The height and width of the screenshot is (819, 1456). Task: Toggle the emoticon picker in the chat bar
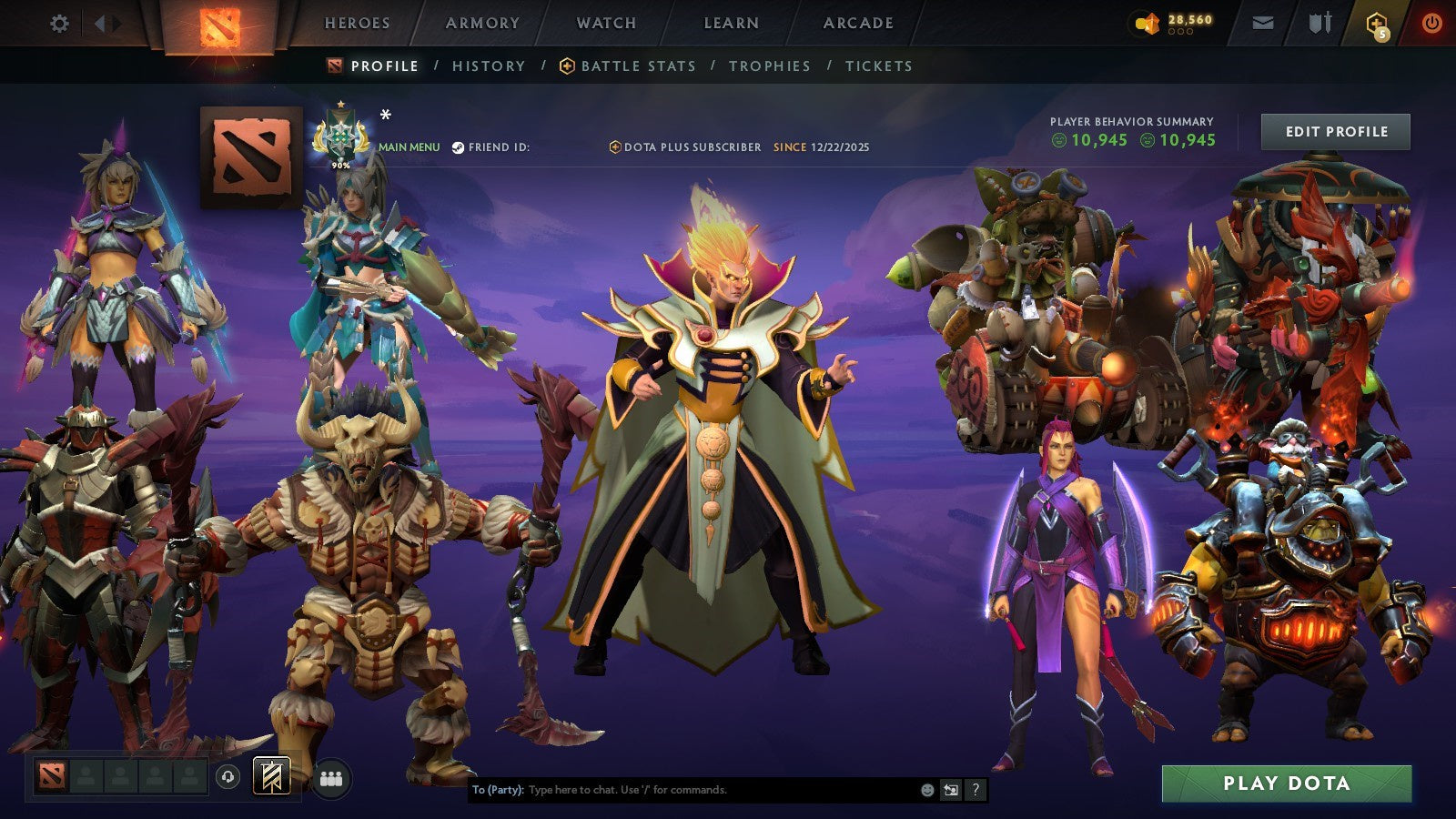[x=925, y=791]
